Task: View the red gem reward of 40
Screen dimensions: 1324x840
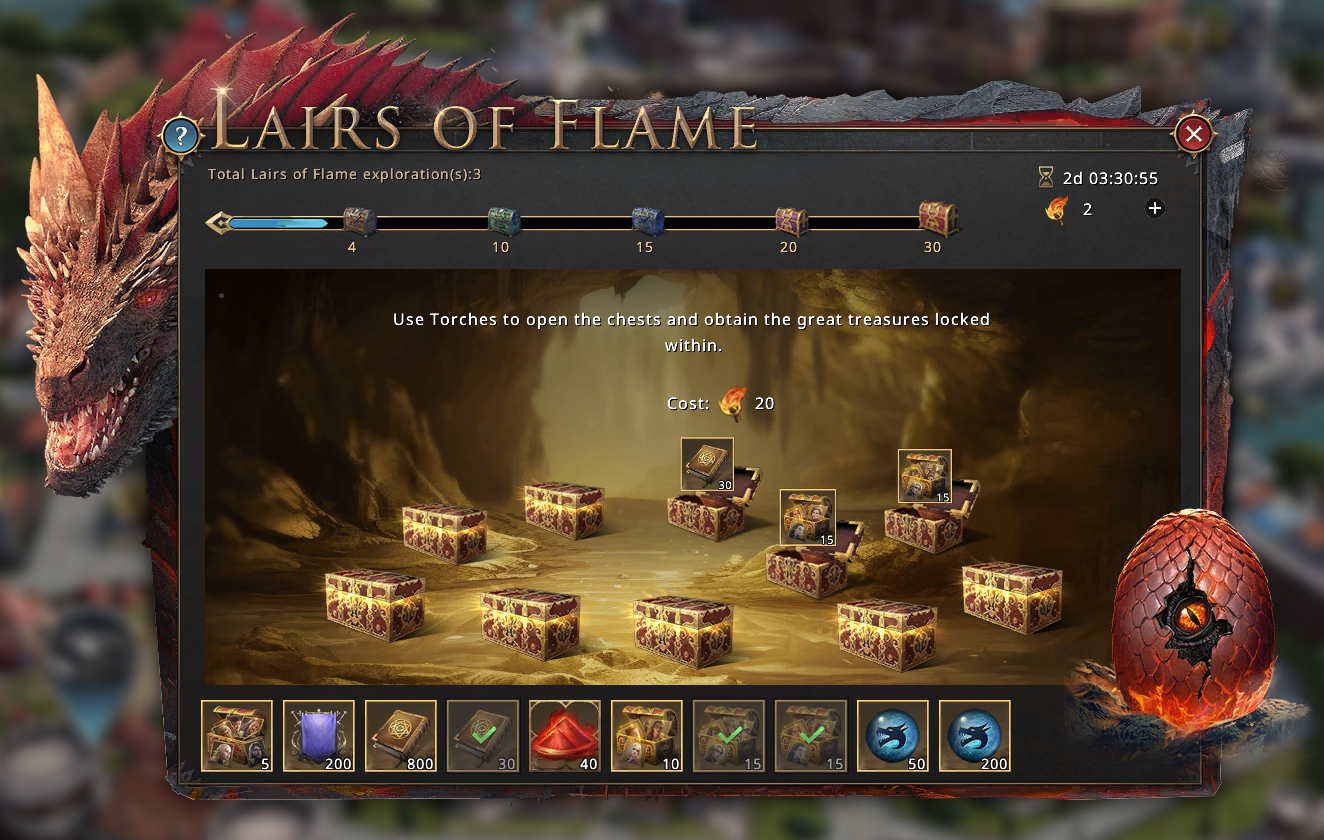Action: (565, 736)
